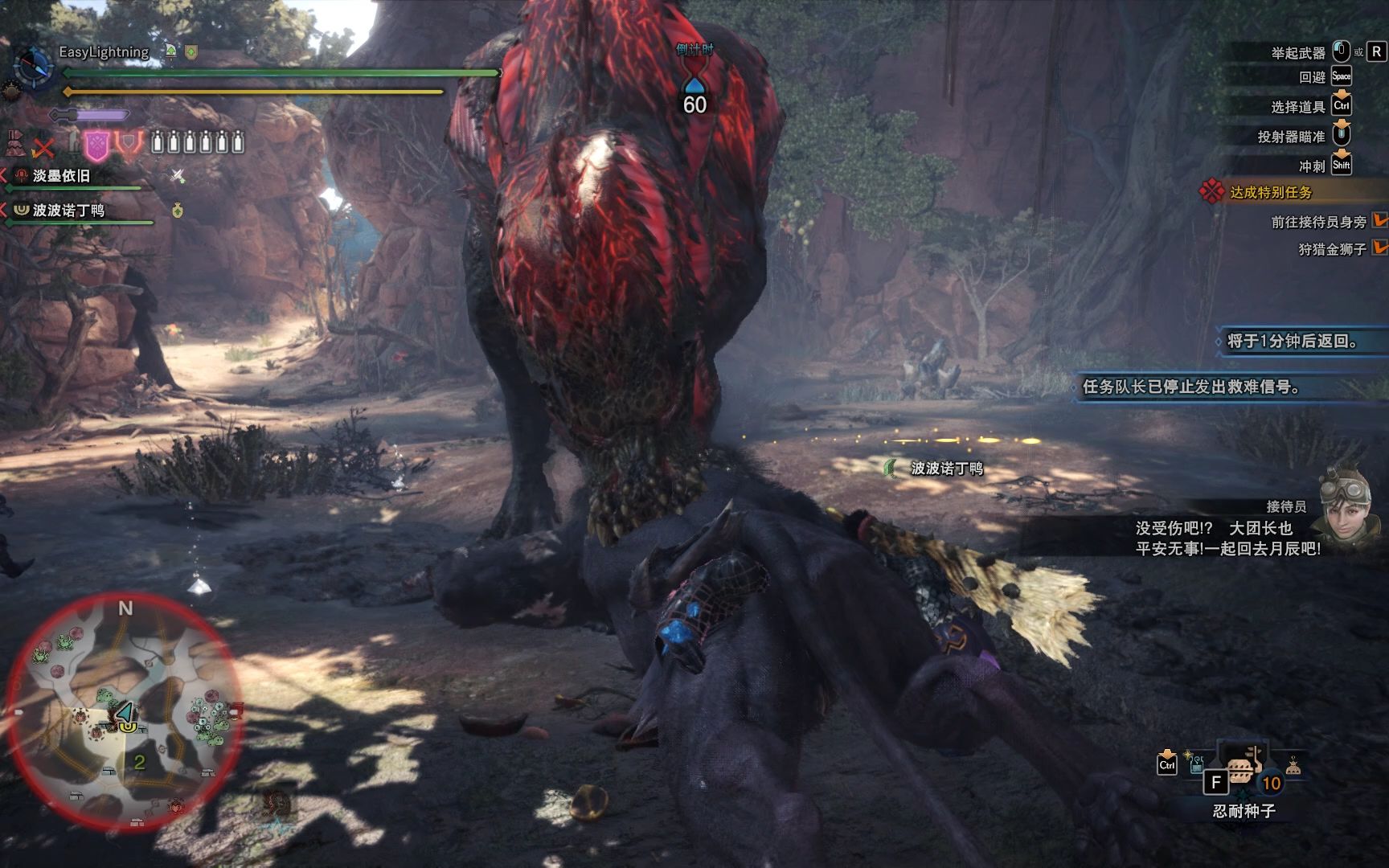1389x868 pixels.
Task: Select party member 淡墨依旧
Action: coord(61,176)
